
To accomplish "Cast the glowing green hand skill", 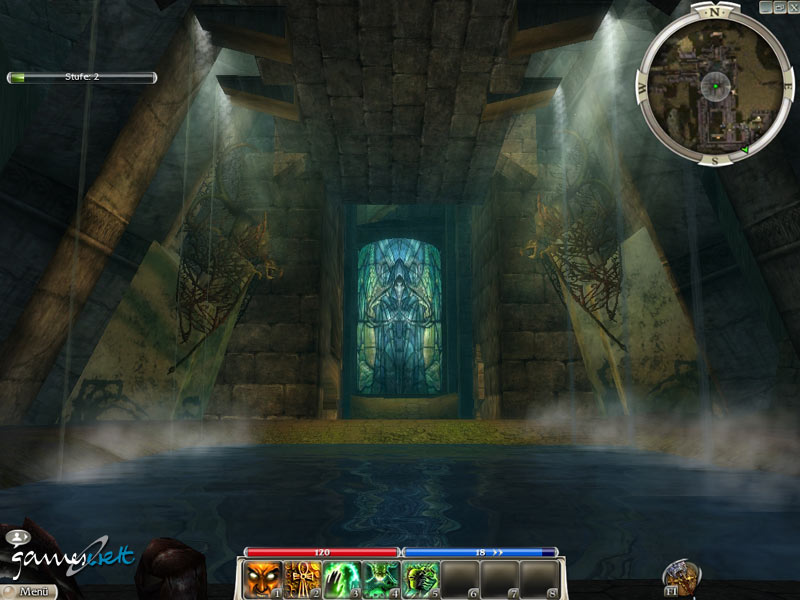I will click(339, 579).
